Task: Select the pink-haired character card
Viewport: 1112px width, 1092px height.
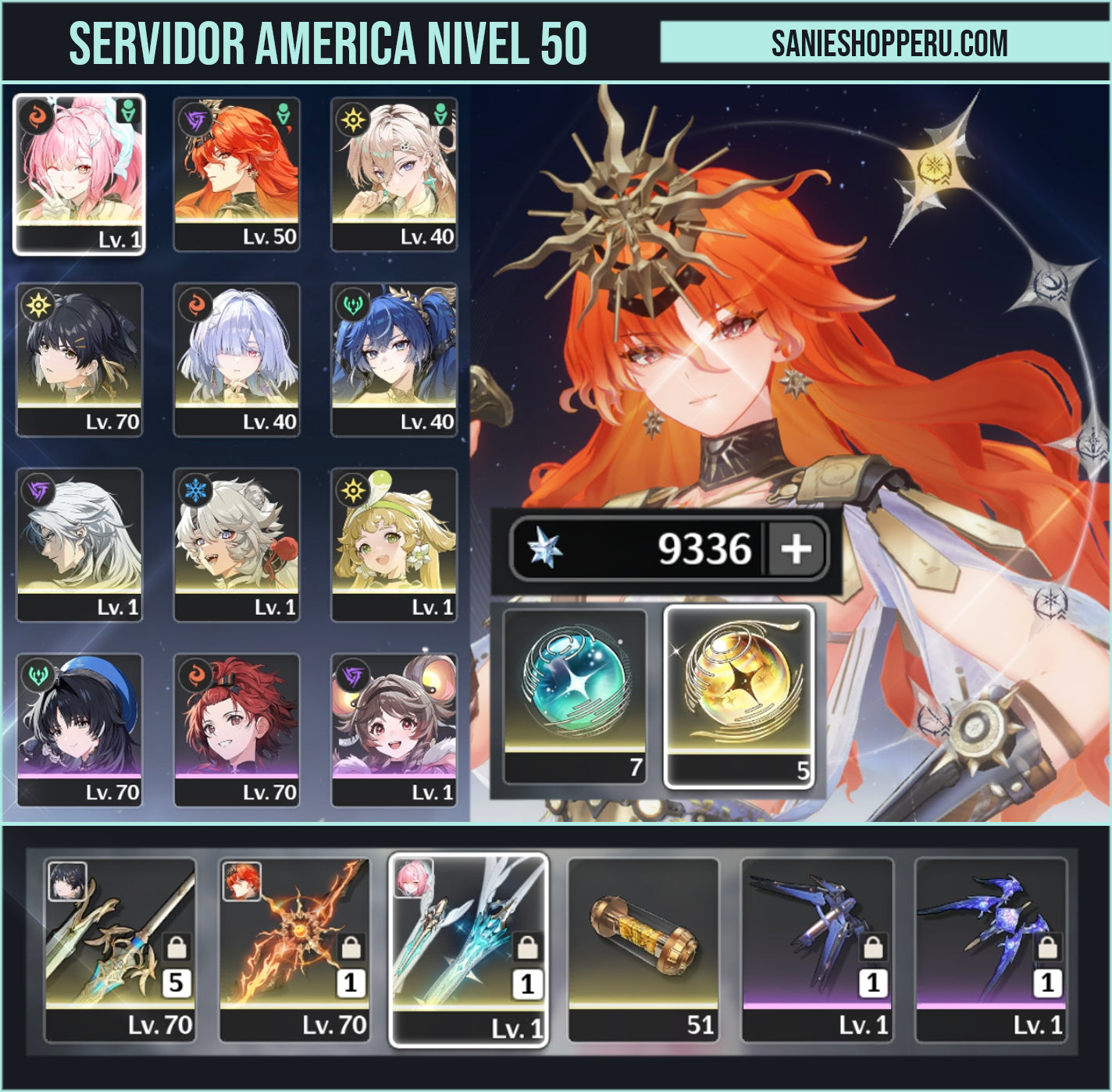Action: (79, 173)
